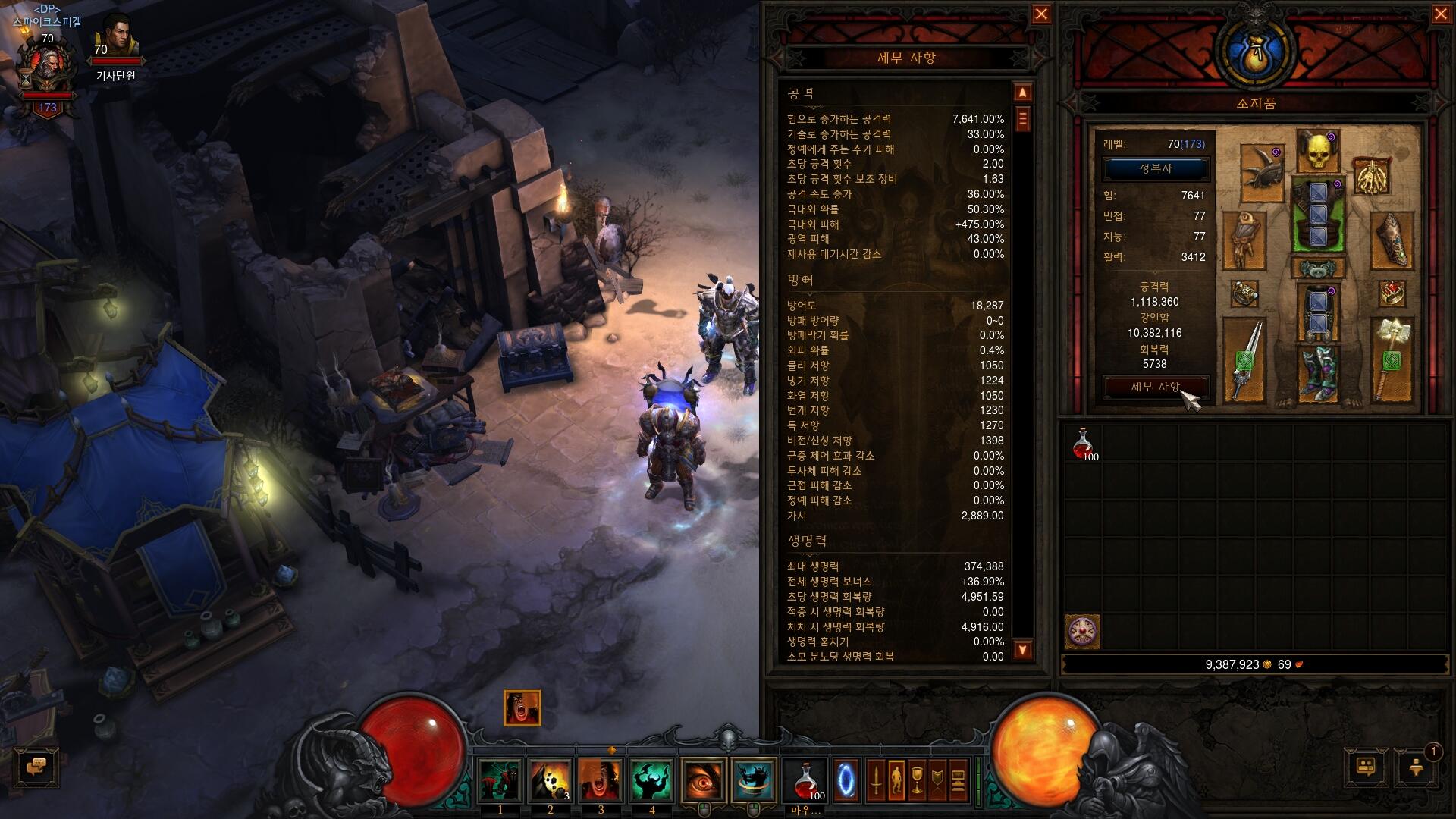Image resolution: width=1456 pixels, height=819 pixels.
Task: Toggle the 세부 사항 details button
Action: tap(1155, 388)
